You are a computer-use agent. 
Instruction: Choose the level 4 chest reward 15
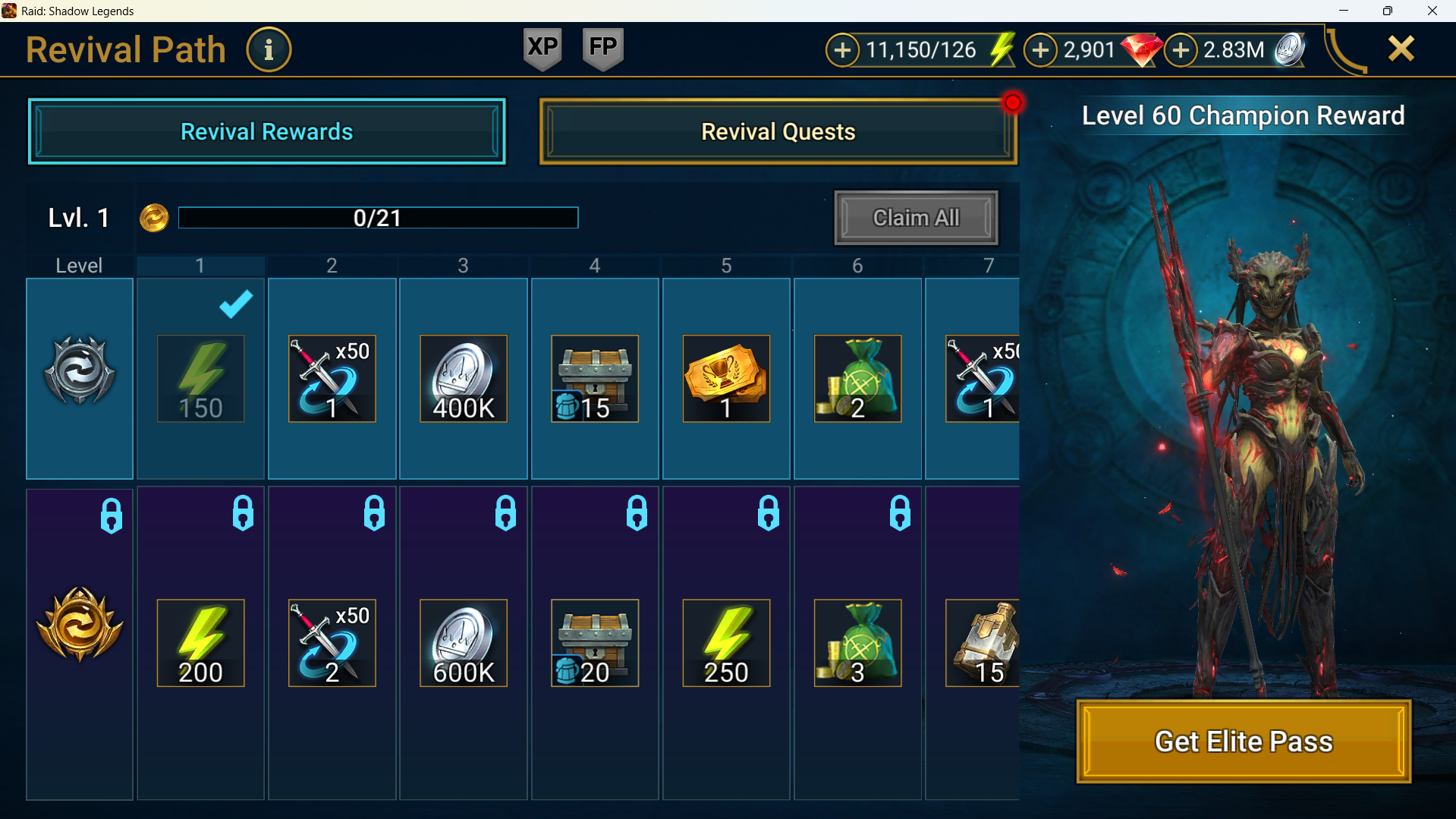pyautogui.click(x=594, y=378)
